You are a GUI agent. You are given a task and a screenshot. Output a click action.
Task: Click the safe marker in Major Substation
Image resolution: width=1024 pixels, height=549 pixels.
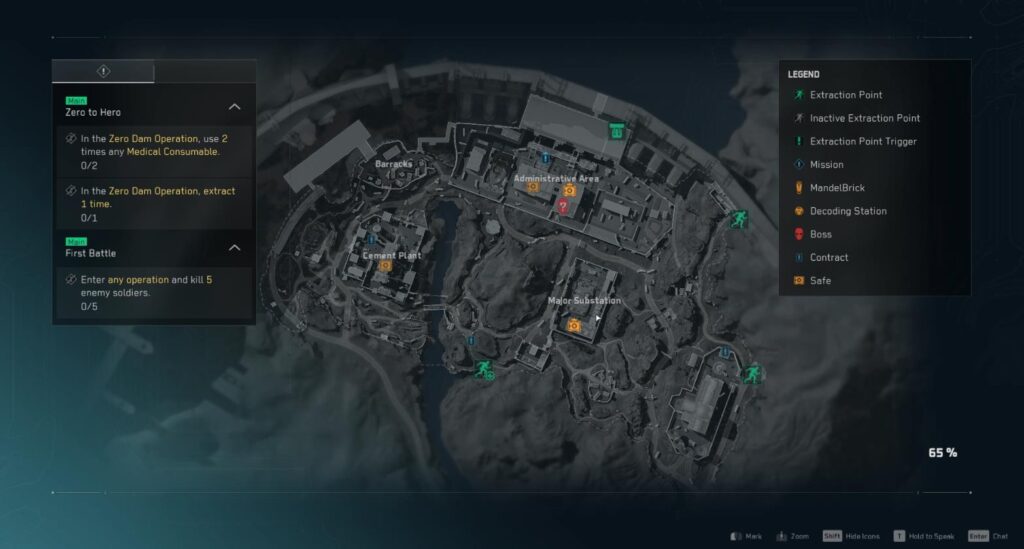(x=574, y=325)
